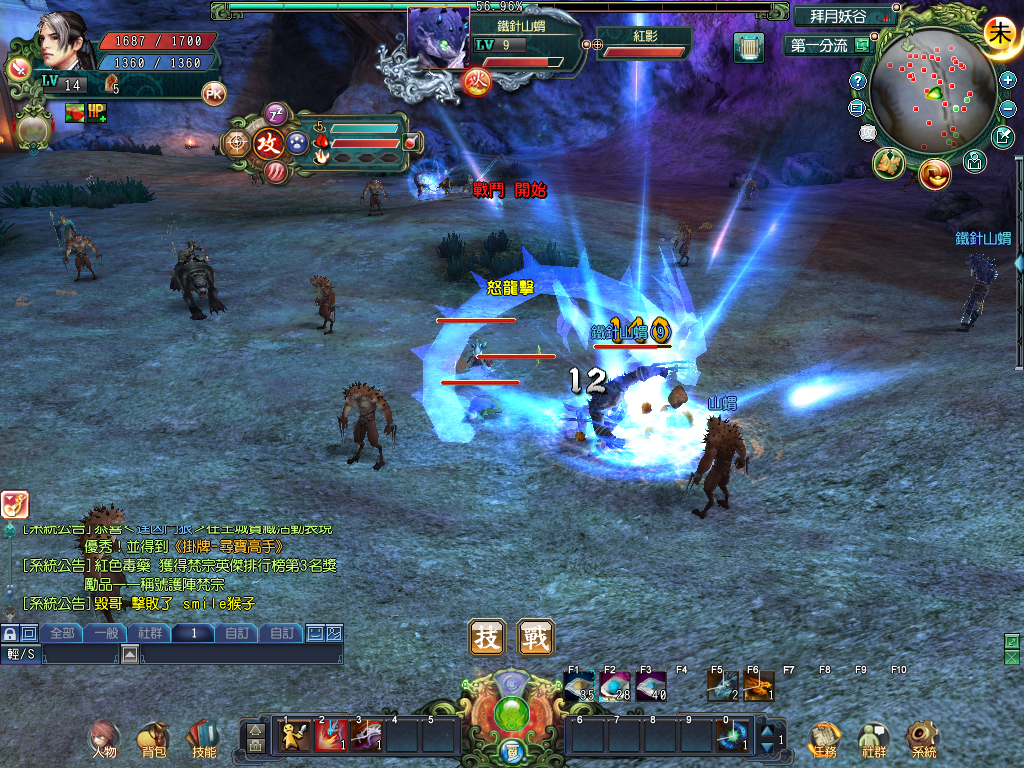Open the world map scroll icon
Viewport: 1024px width, 768px height.
tap(888, 164)
